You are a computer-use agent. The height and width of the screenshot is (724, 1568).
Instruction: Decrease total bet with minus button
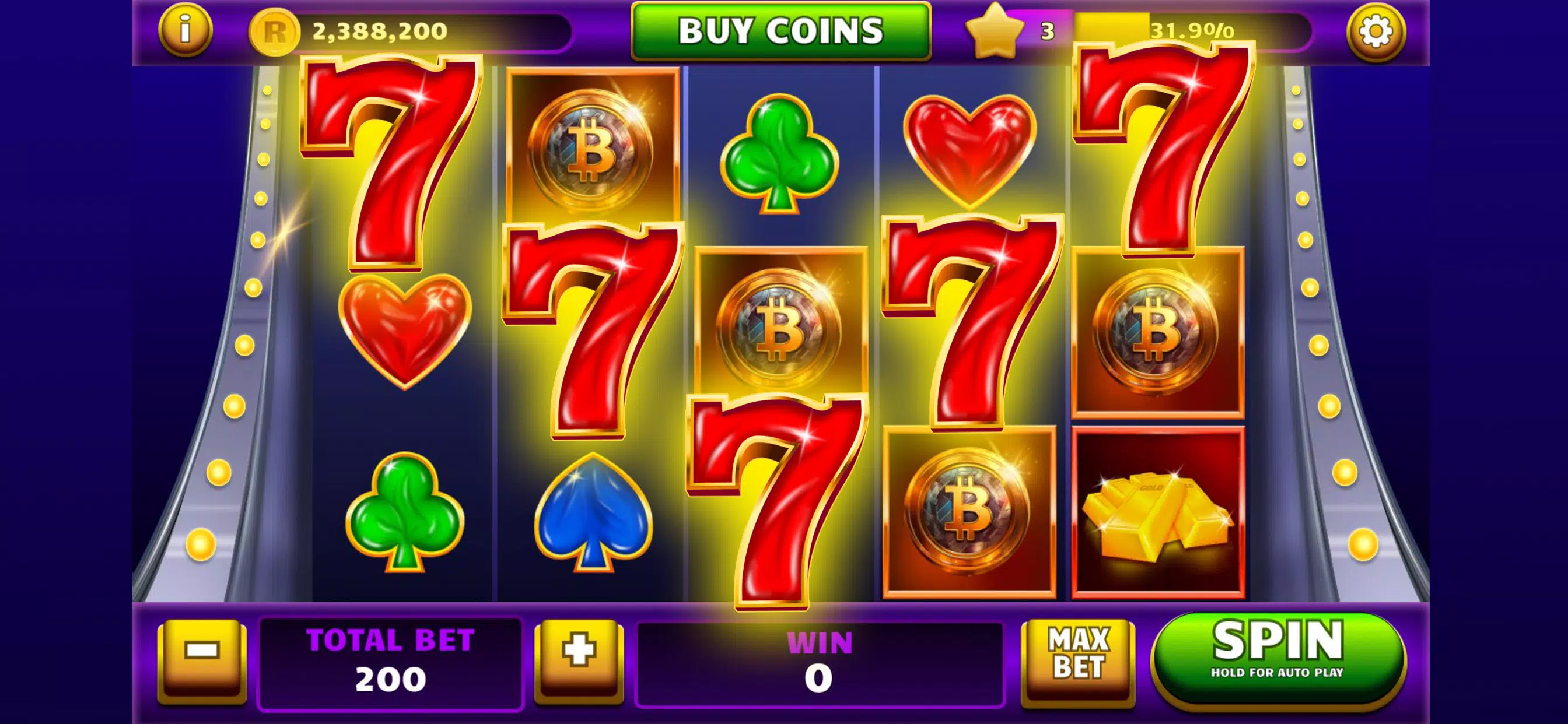pos(202,657)
